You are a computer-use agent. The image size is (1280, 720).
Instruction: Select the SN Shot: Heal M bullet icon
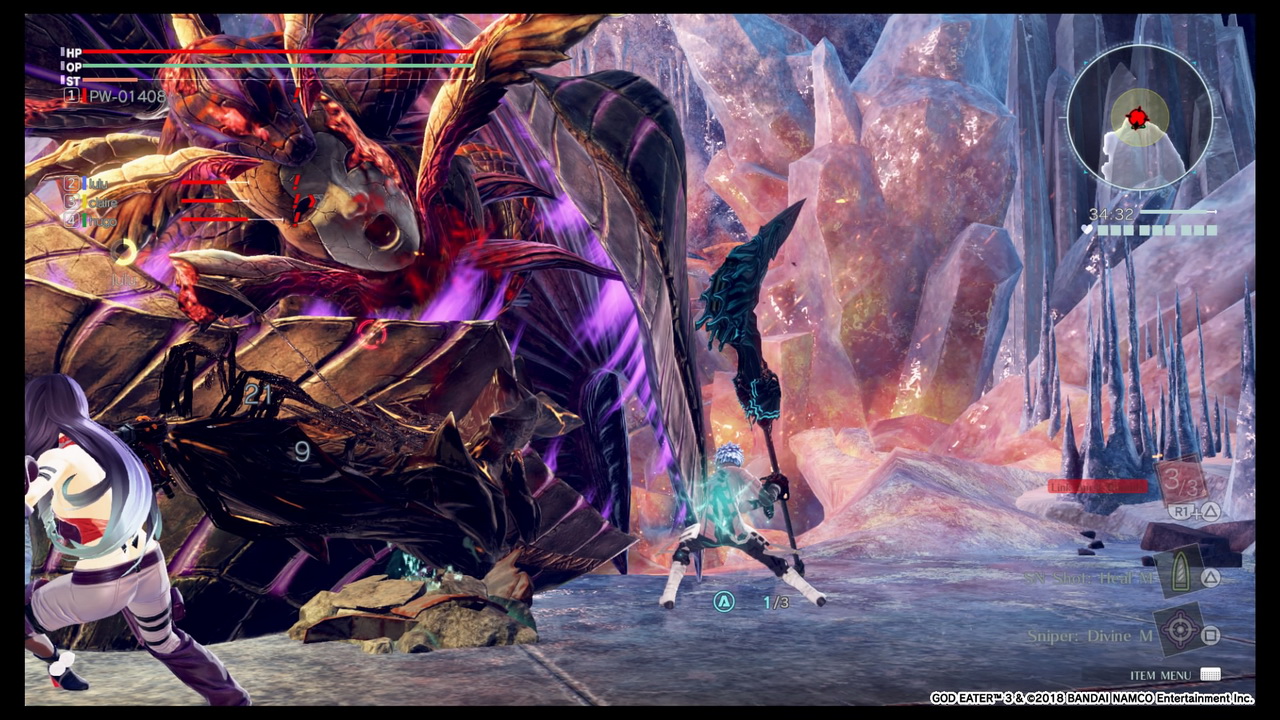coord(1180,577)
